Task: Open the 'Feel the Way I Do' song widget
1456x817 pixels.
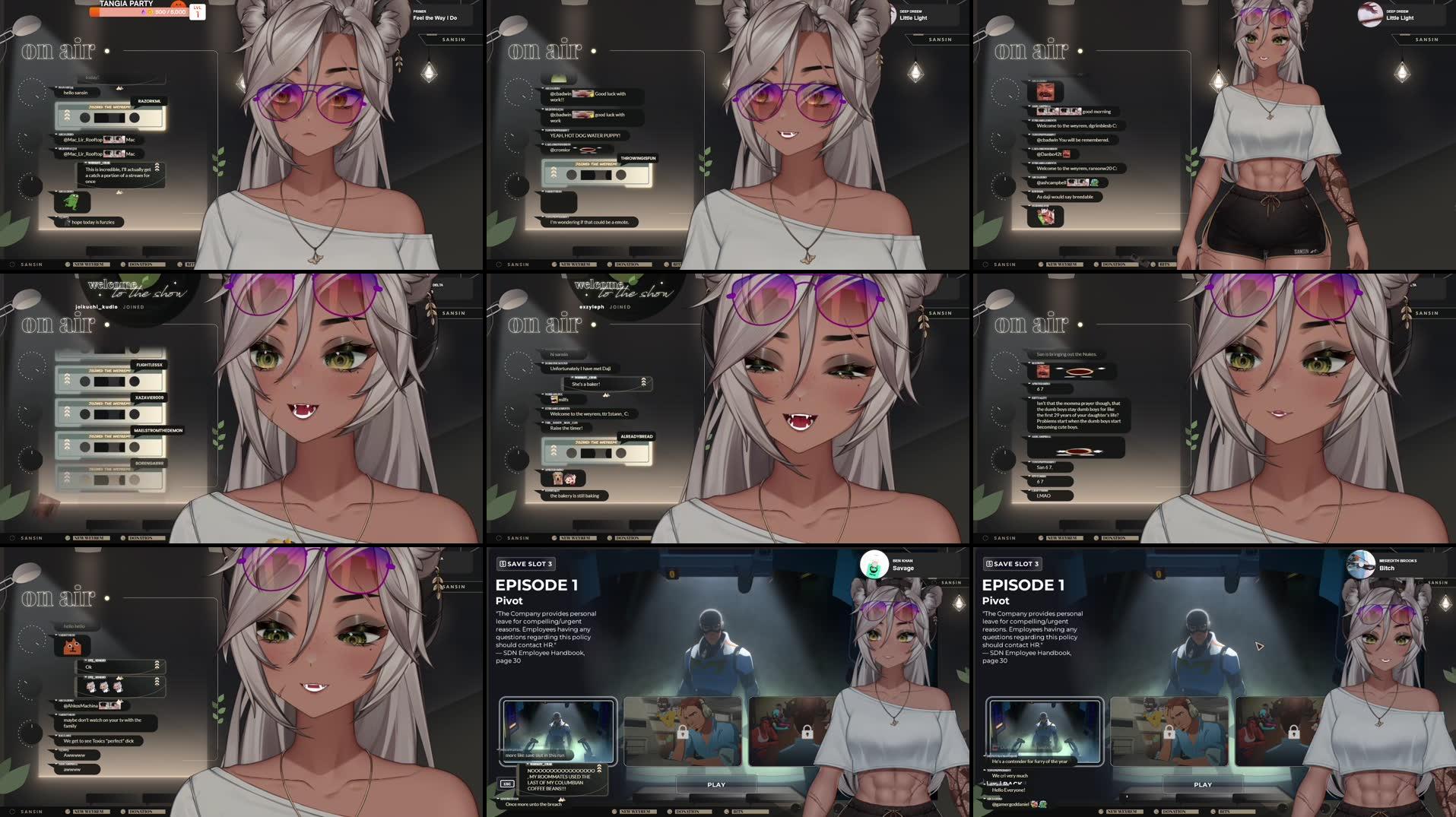Action: [436, 16]
